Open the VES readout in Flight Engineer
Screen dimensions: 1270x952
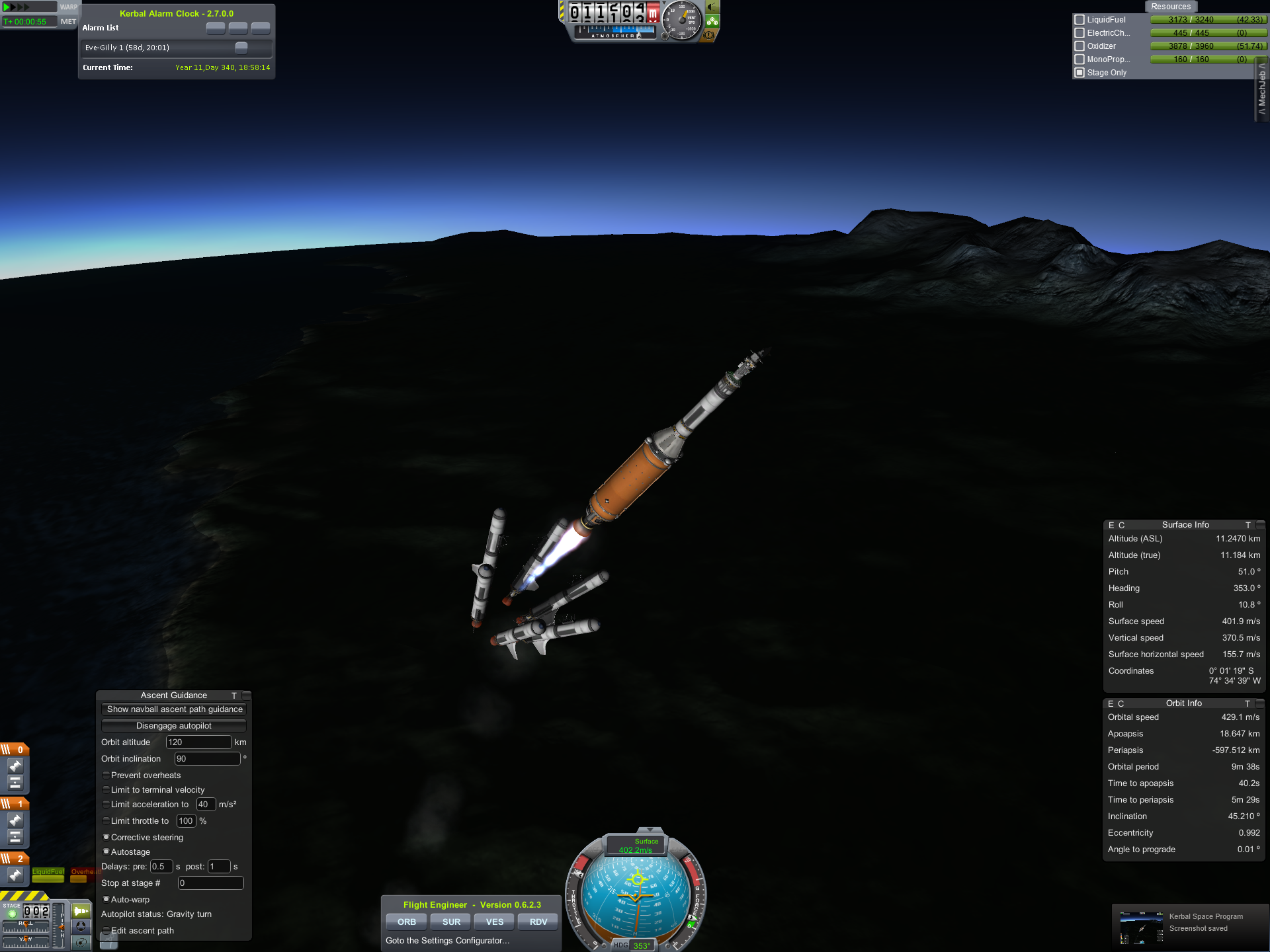pyautogui.click(x=495, y=922)
